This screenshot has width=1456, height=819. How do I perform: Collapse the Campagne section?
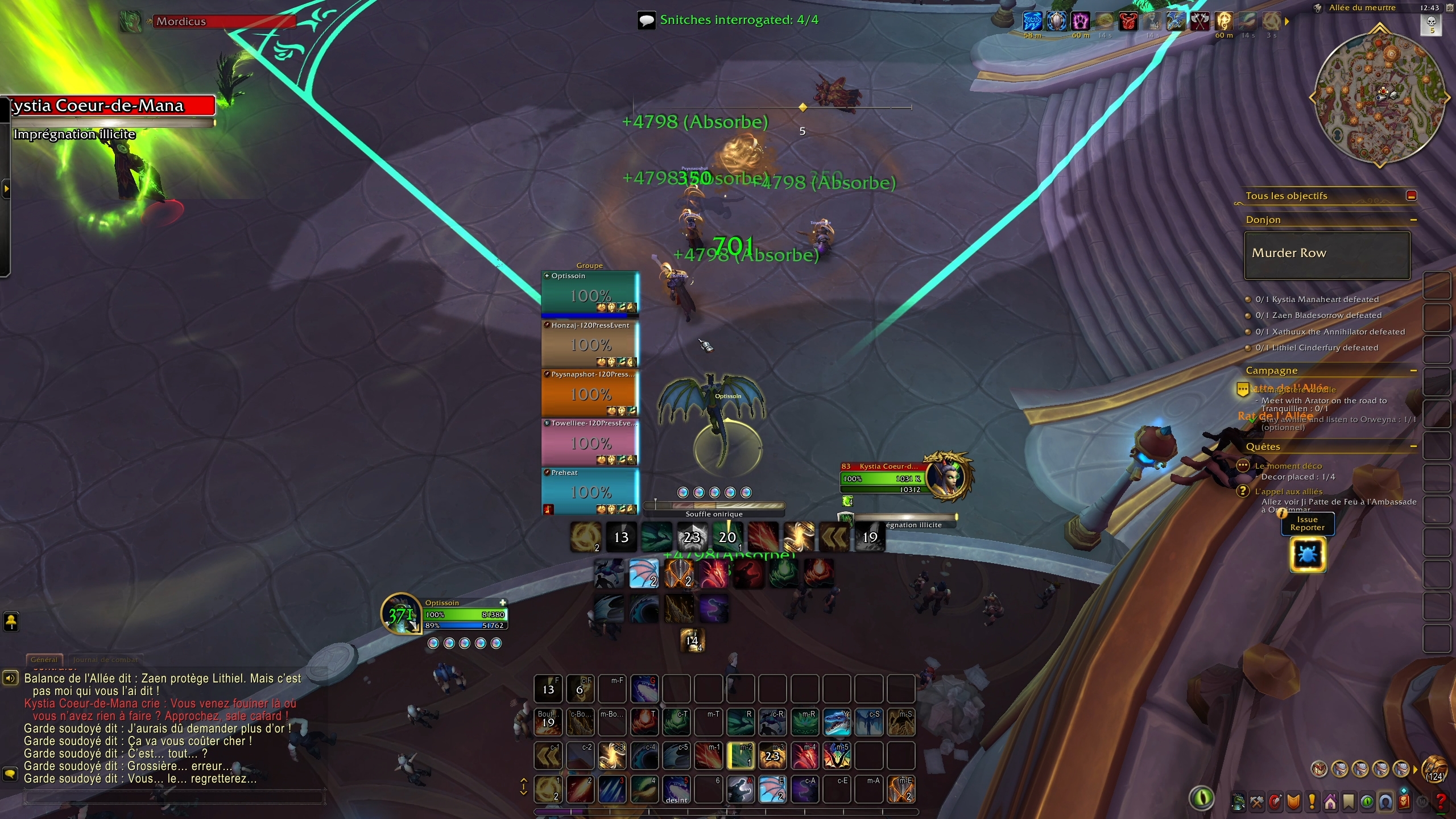click(1414, 370)
